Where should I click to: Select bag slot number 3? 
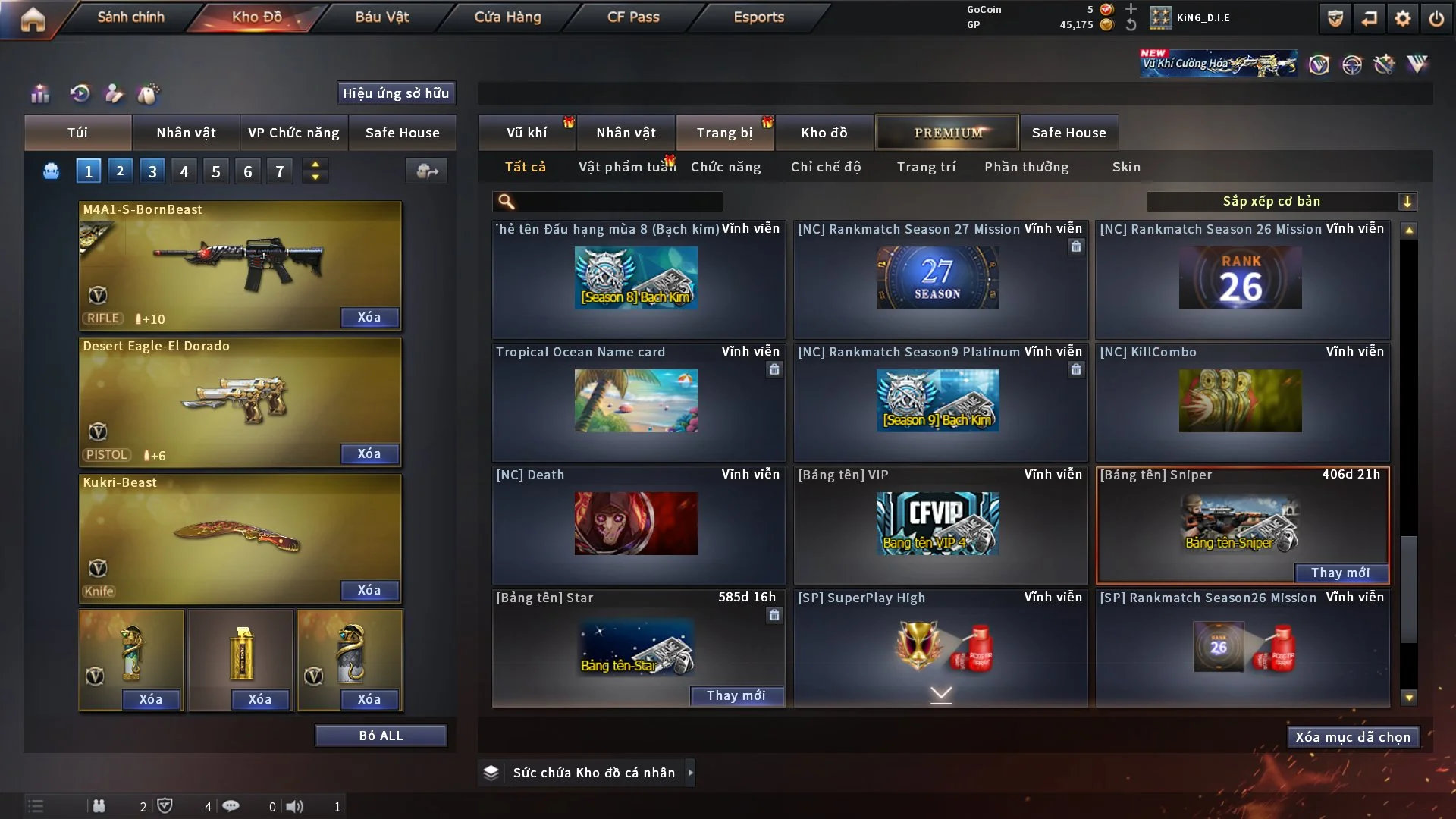[152, 171]
